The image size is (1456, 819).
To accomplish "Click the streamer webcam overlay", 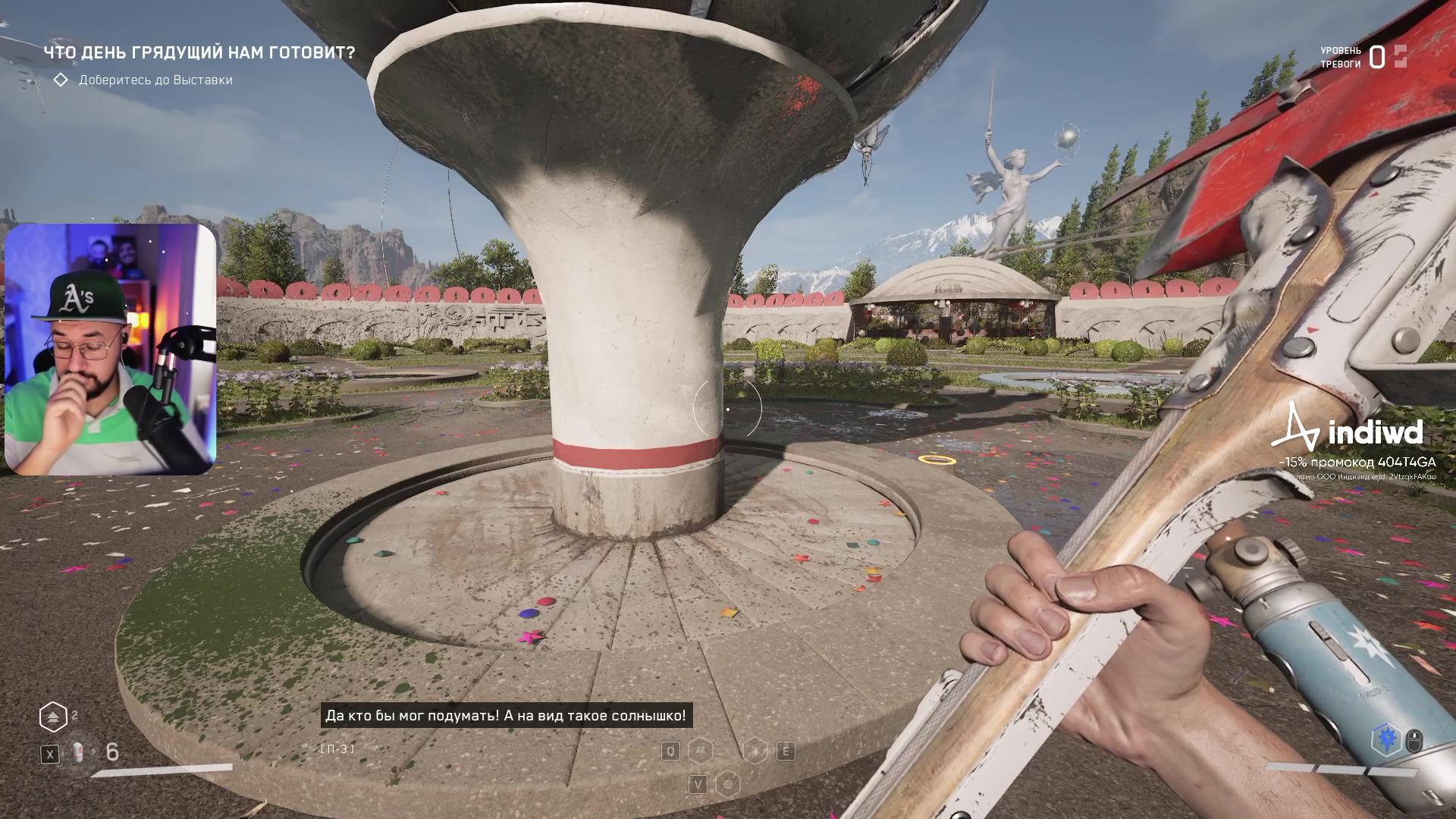I will tap(111, 349).
